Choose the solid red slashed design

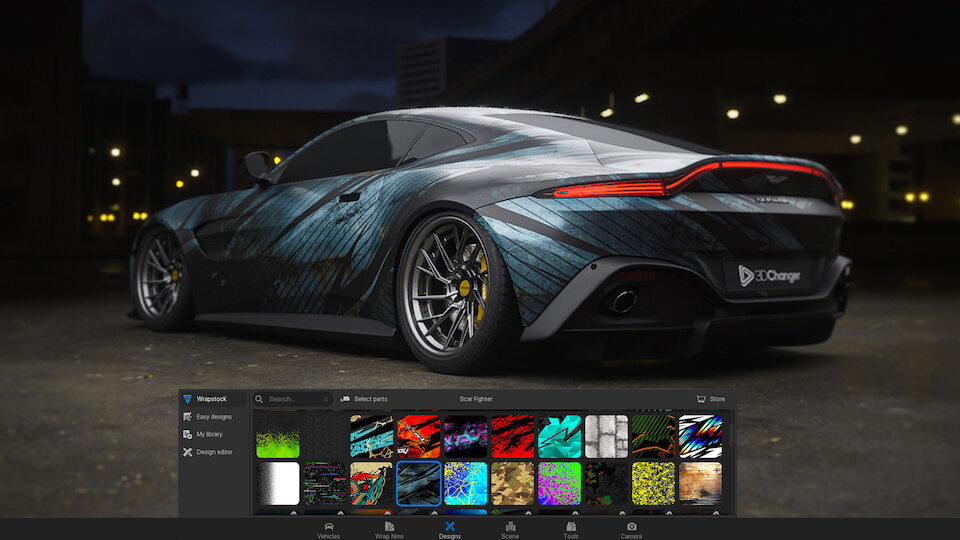click(x=512, y=437)
